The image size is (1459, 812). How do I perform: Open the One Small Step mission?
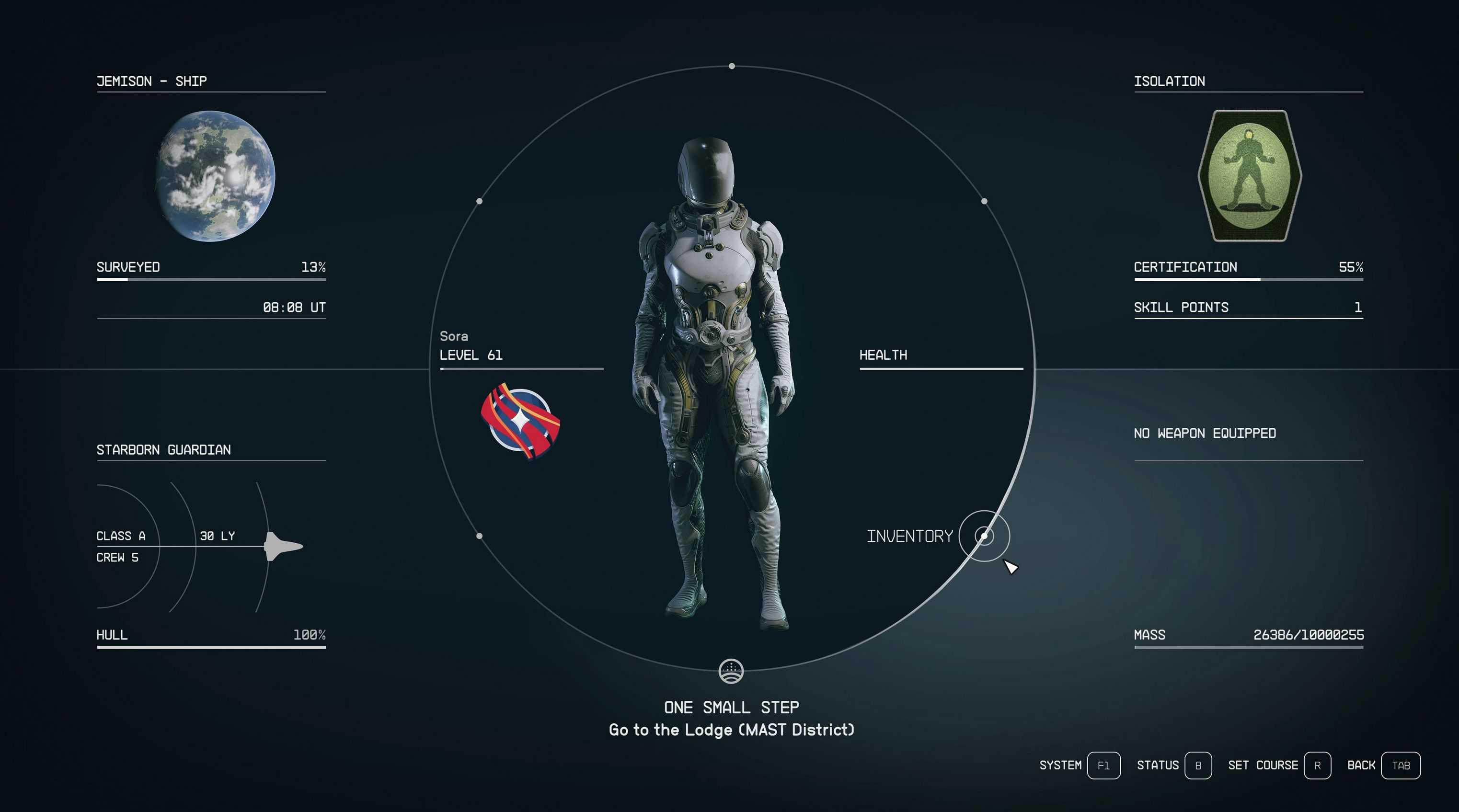coord(731,707)
